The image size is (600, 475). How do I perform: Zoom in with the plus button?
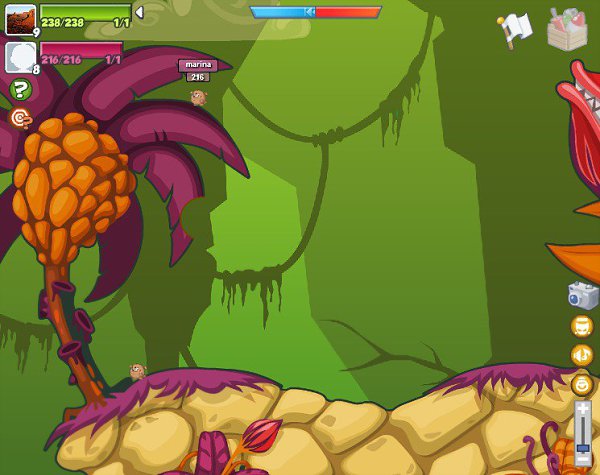(582, 409)
